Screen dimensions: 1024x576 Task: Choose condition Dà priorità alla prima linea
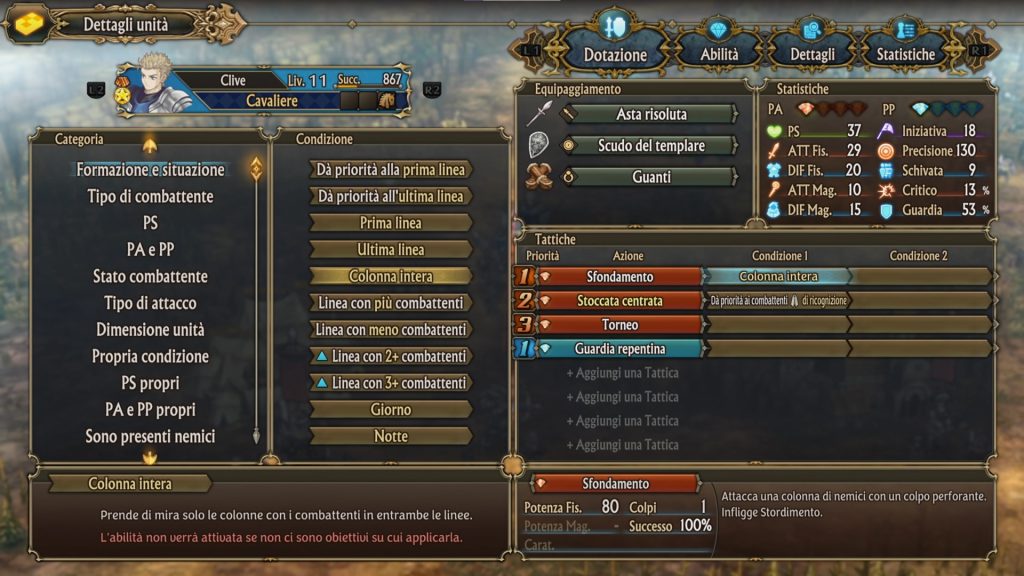[391, 170]
